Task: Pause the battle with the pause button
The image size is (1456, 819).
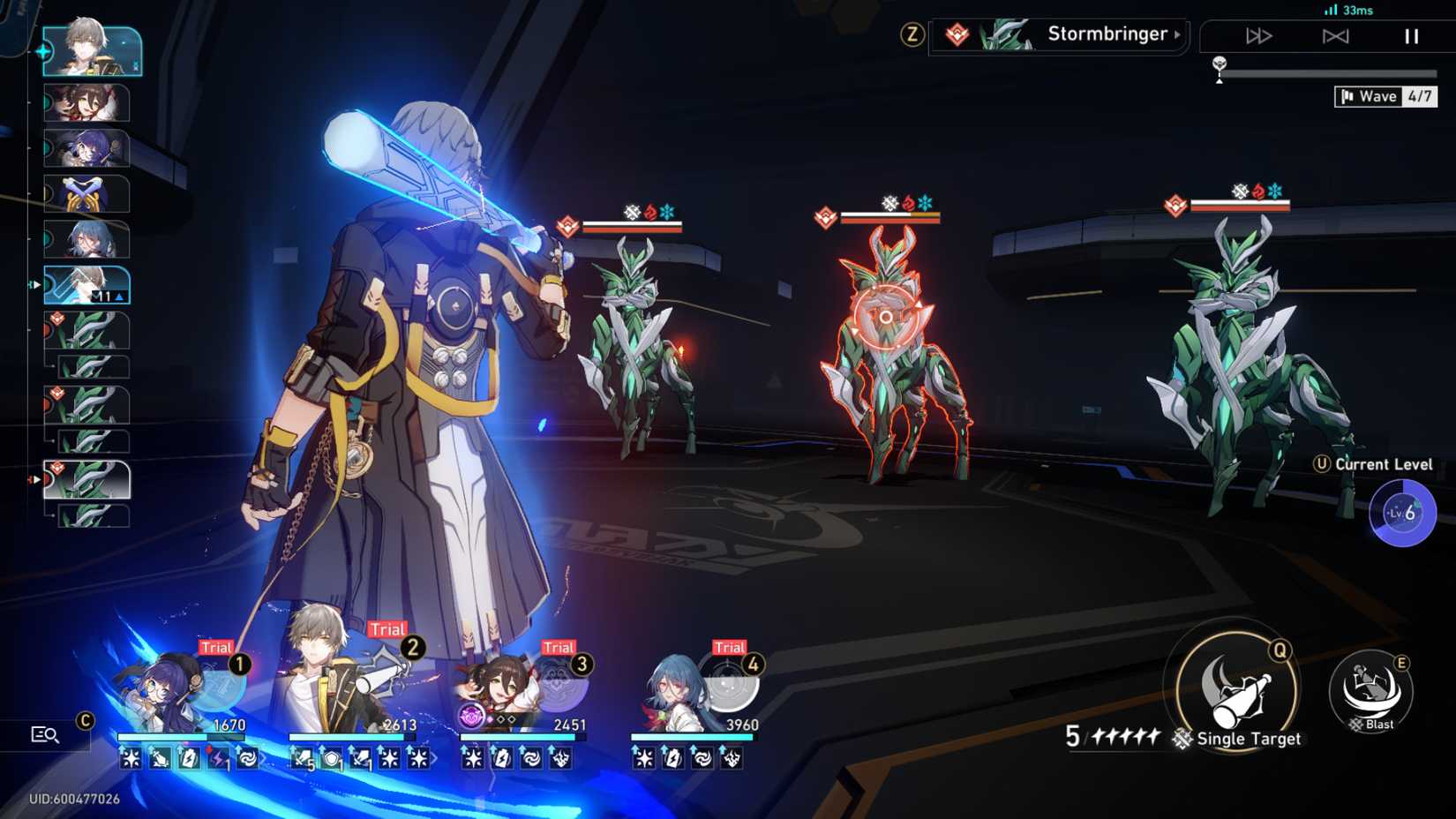Action: click(1410, 36)
